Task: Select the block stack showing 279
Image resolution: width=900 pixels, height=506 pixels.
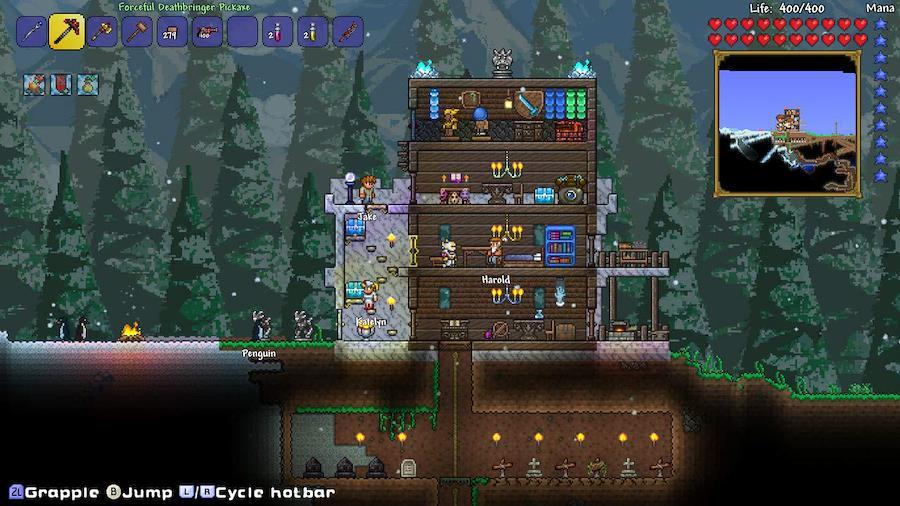Action: (172, 32)
